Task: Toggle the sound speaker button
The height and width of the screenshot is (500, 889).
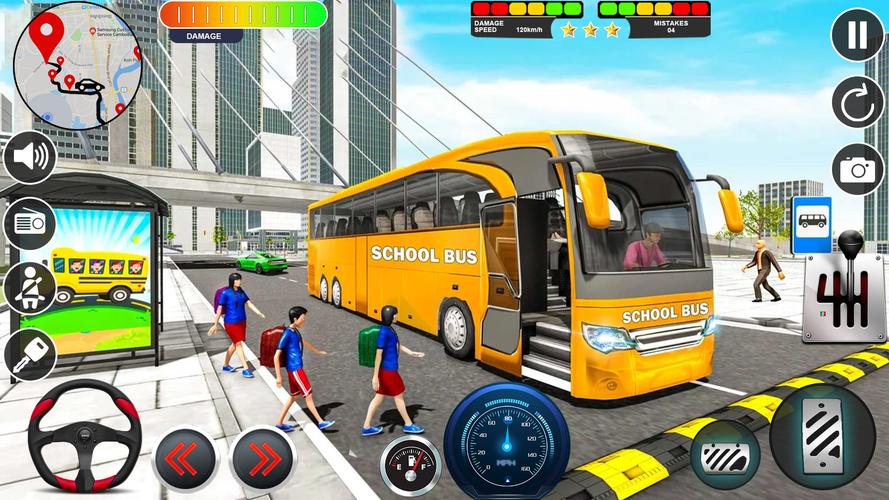Action: pos(30,157)
